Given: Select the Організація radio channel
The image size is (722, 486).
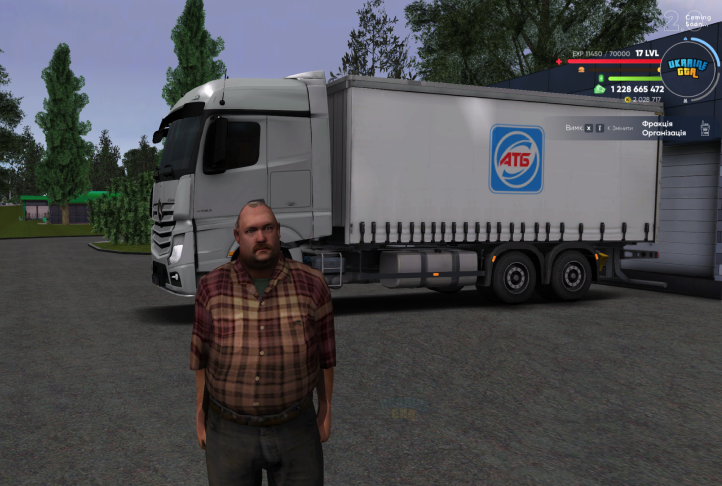Looking at the screenshot, I should coord(663,133).
